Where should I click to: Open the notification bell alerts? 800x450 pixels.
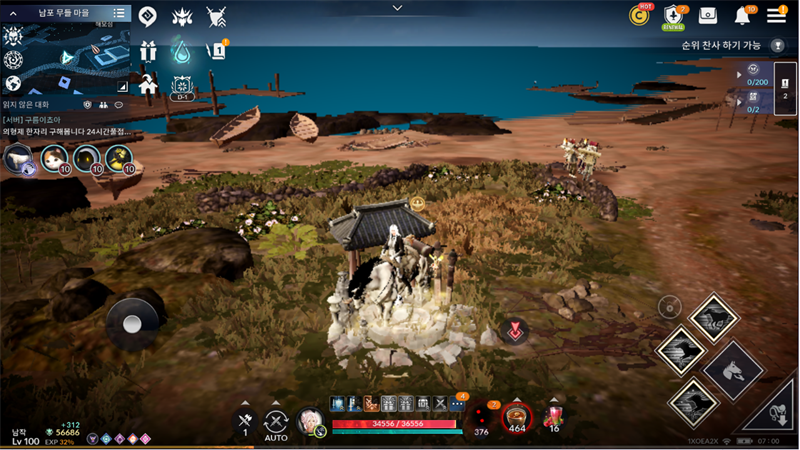743,15
